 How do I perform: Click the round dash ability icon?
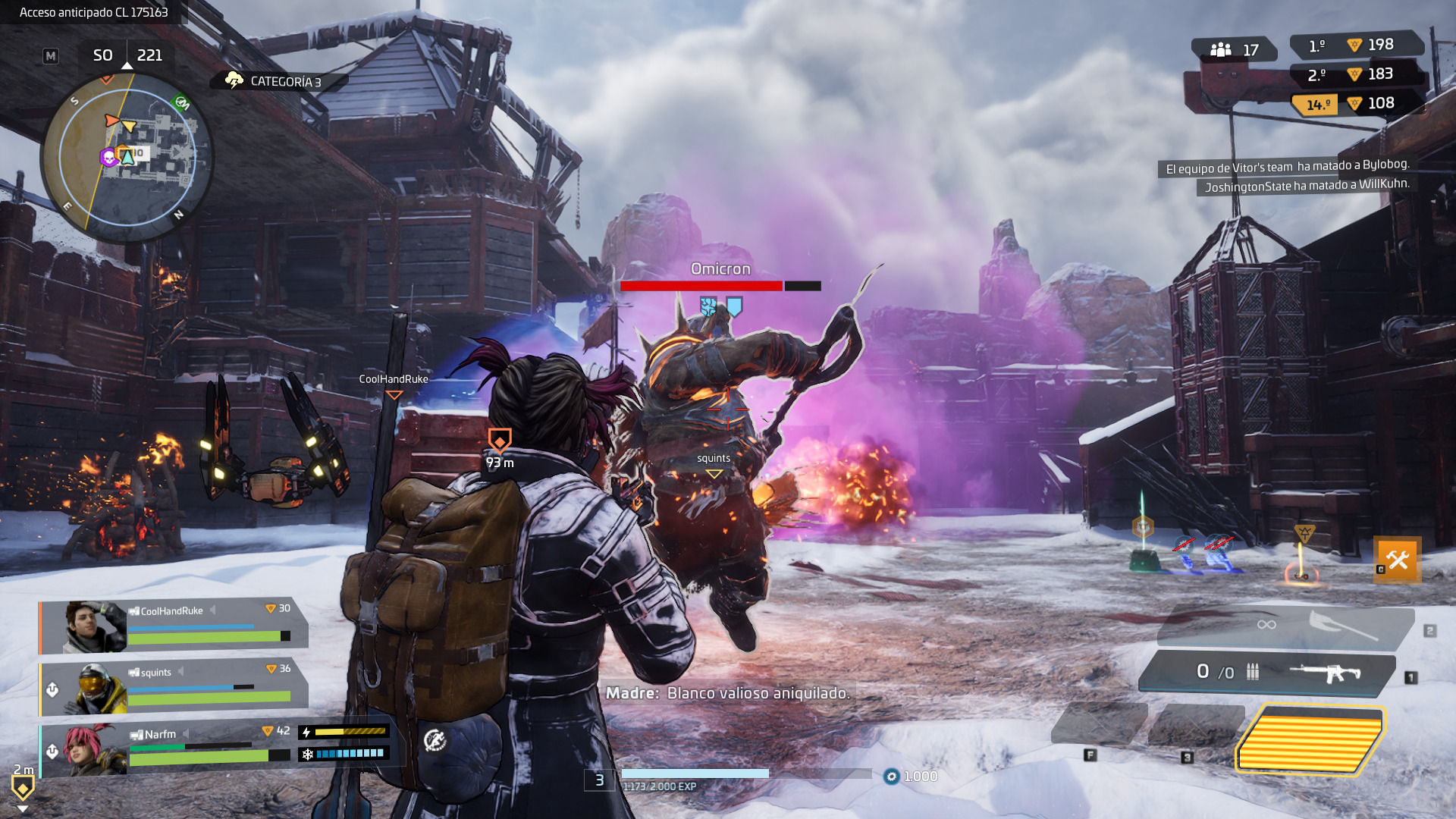coord(435,740)
